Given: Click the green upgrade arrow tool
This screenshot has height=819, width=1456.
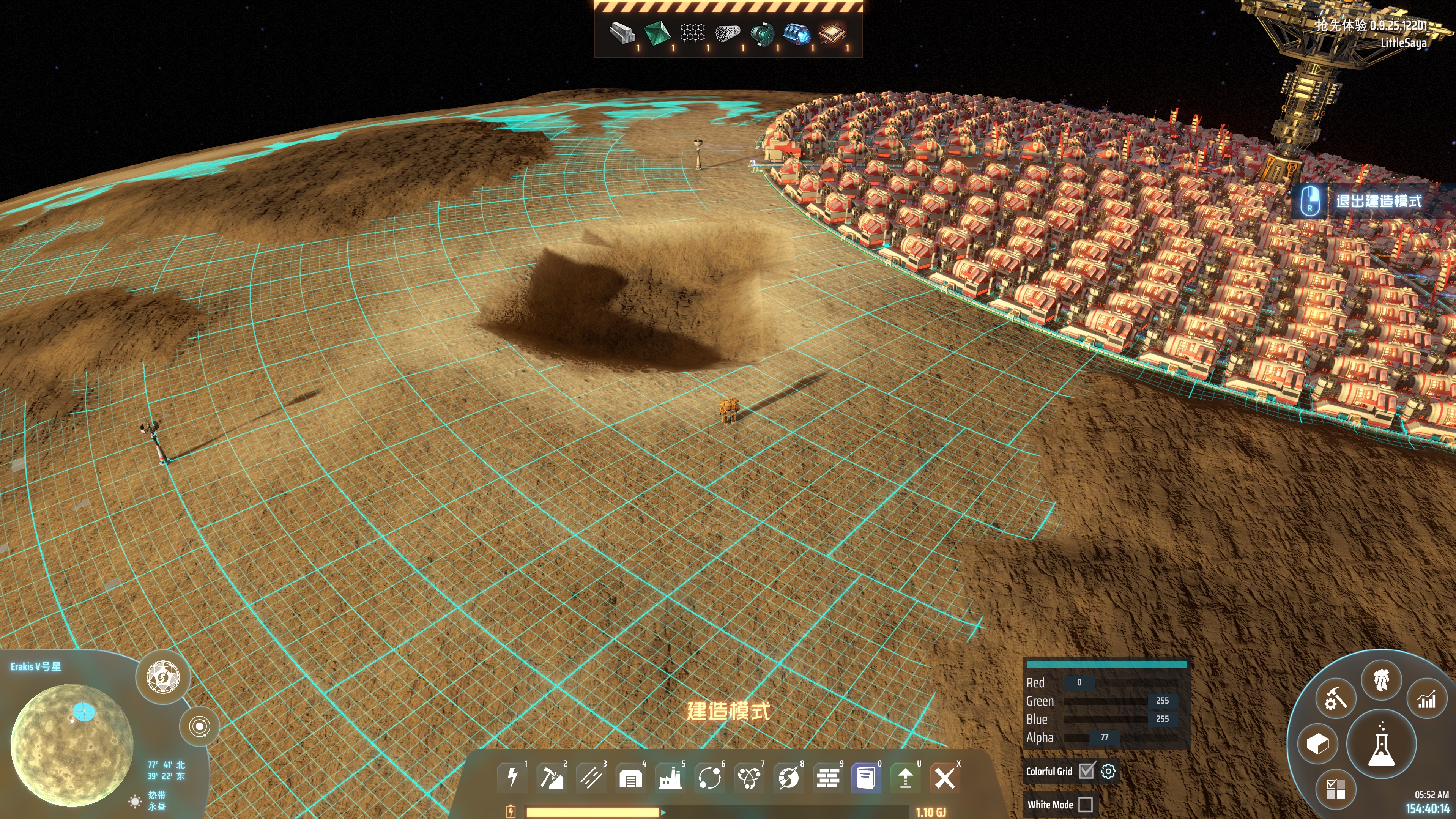Looking at the screenshot, I should tap(906, 778).
